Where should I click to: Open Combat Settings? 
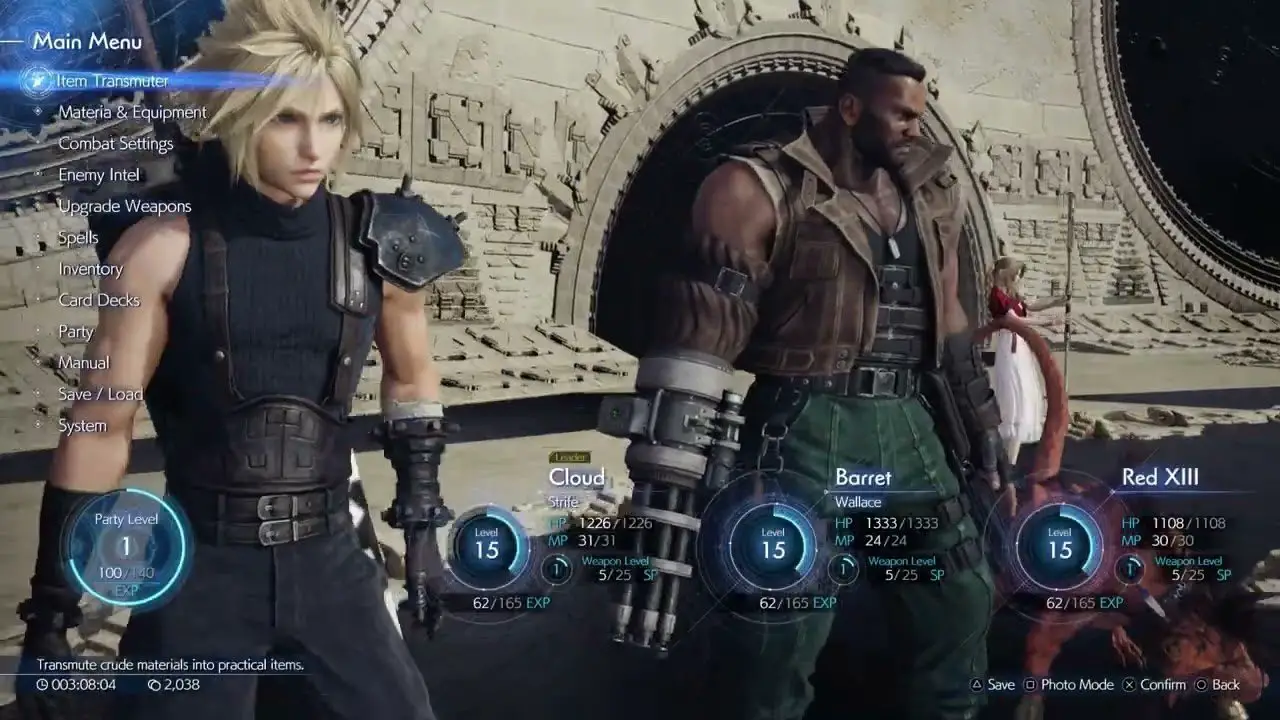tap(115, 144)
